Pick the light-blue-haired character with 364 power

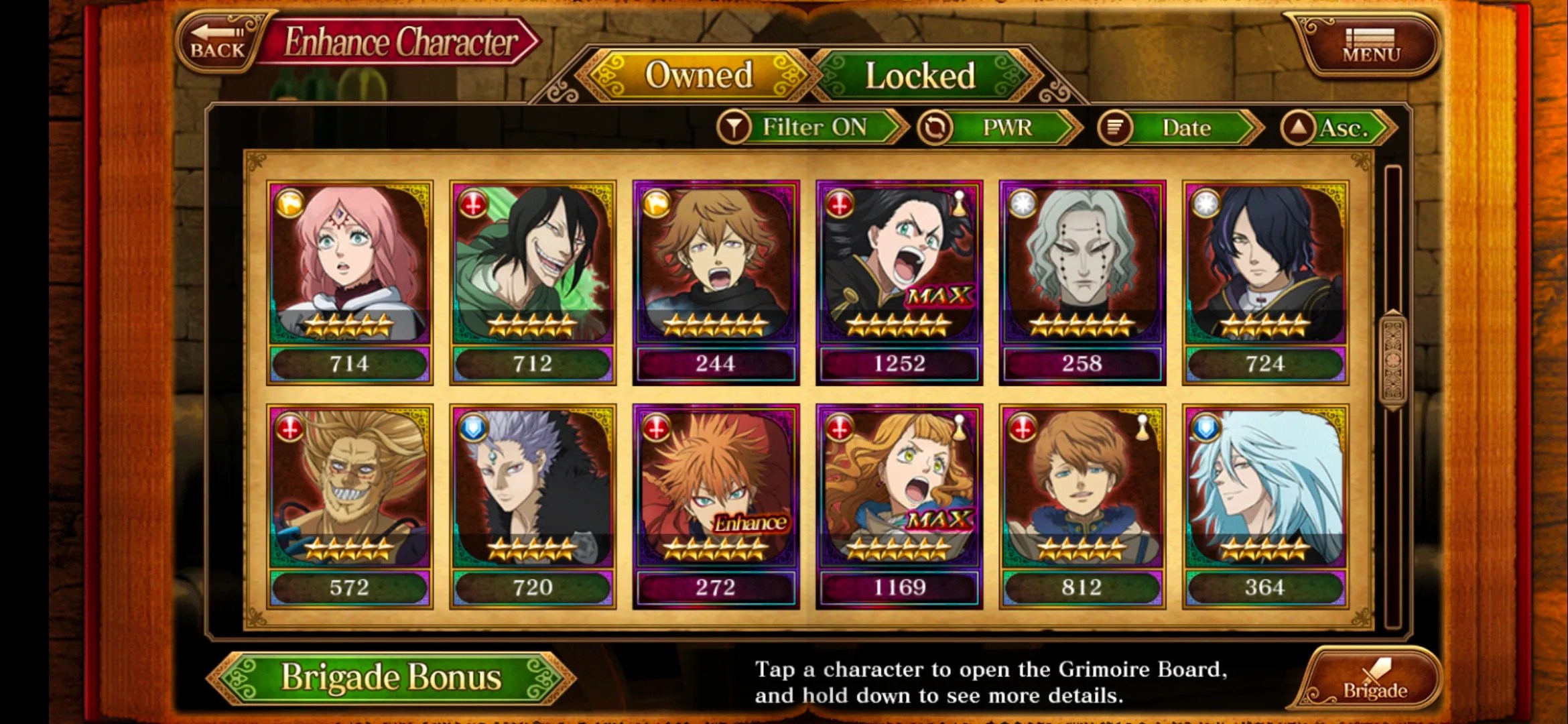[x=1265, y=506]
